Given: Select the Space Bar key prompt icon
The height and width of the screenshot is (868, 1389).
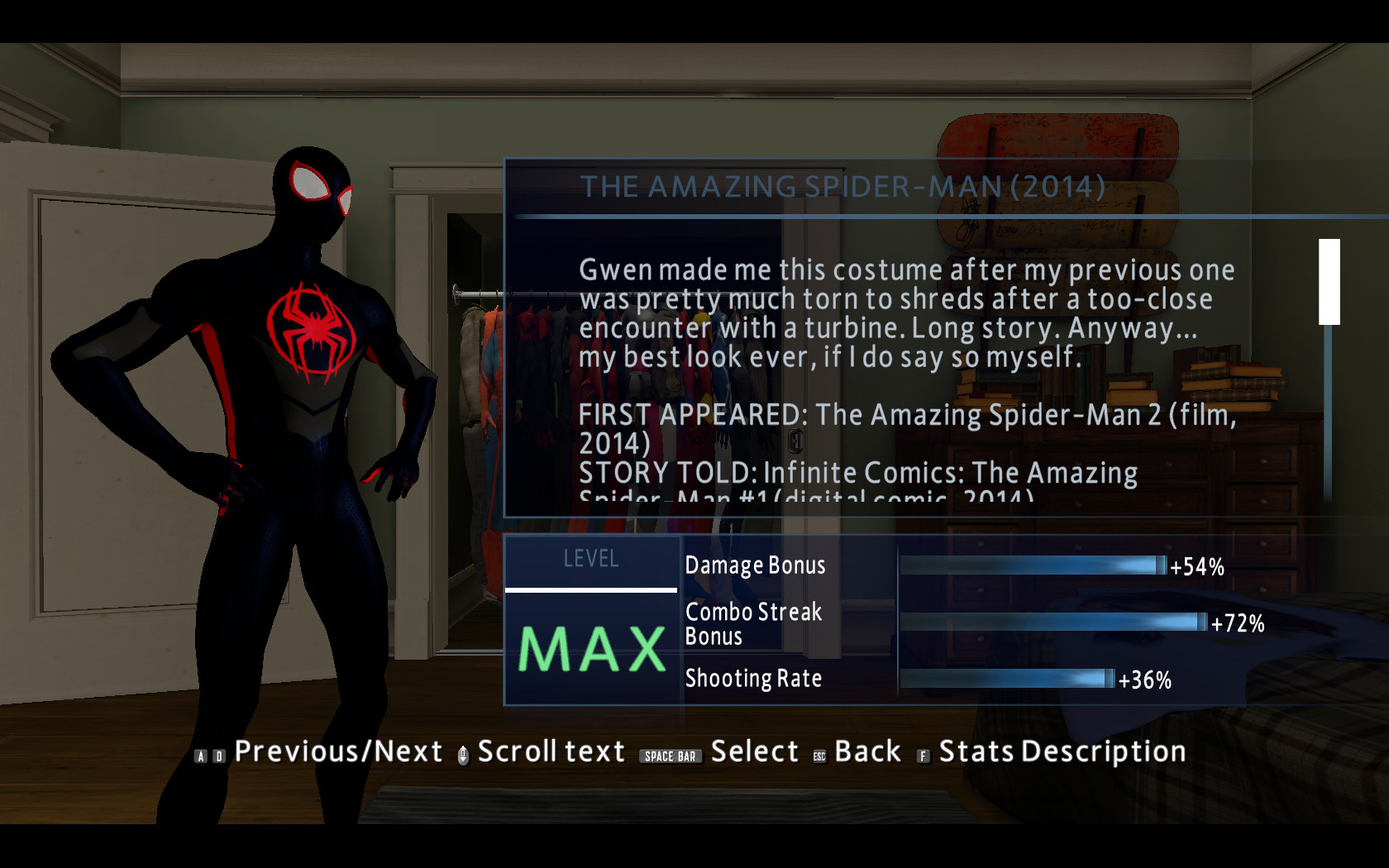Looking at the screenshot, I should tap(672, 754).
